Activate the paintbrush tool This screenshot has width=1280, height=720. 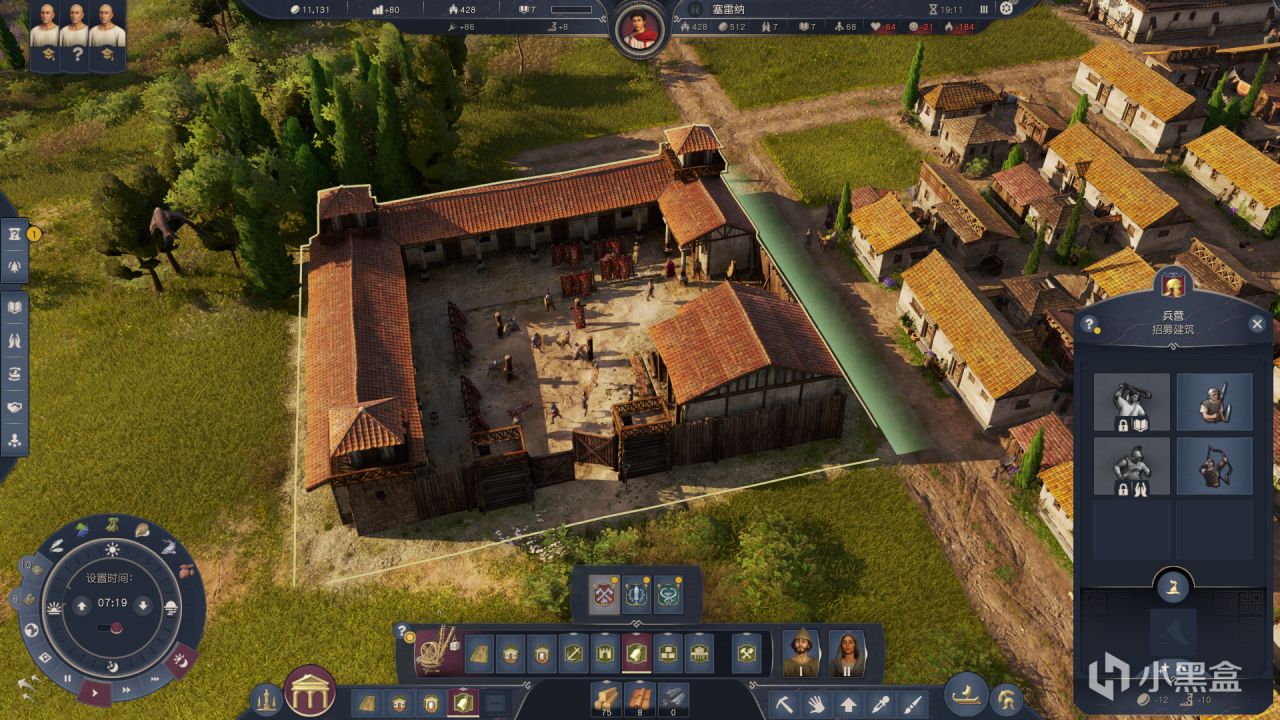point(913,703)
